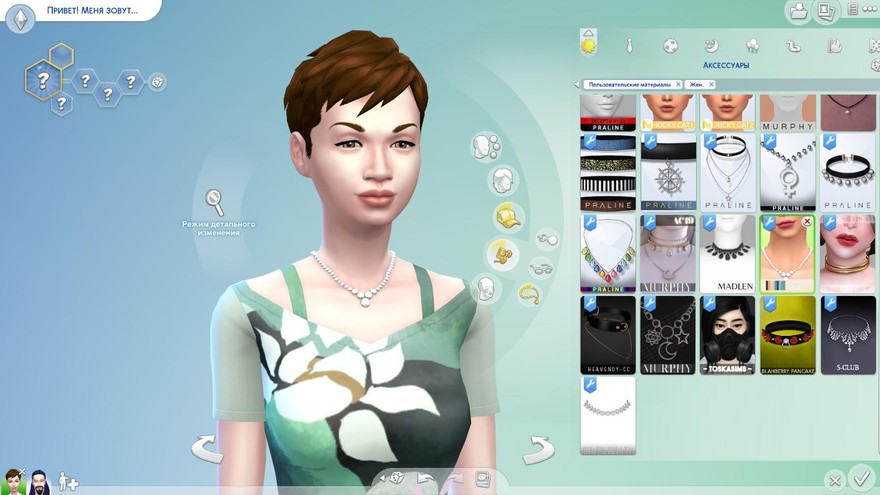Open the hats category cap icon
Viewport: 880px width, 495px height.
coord(507,215)
